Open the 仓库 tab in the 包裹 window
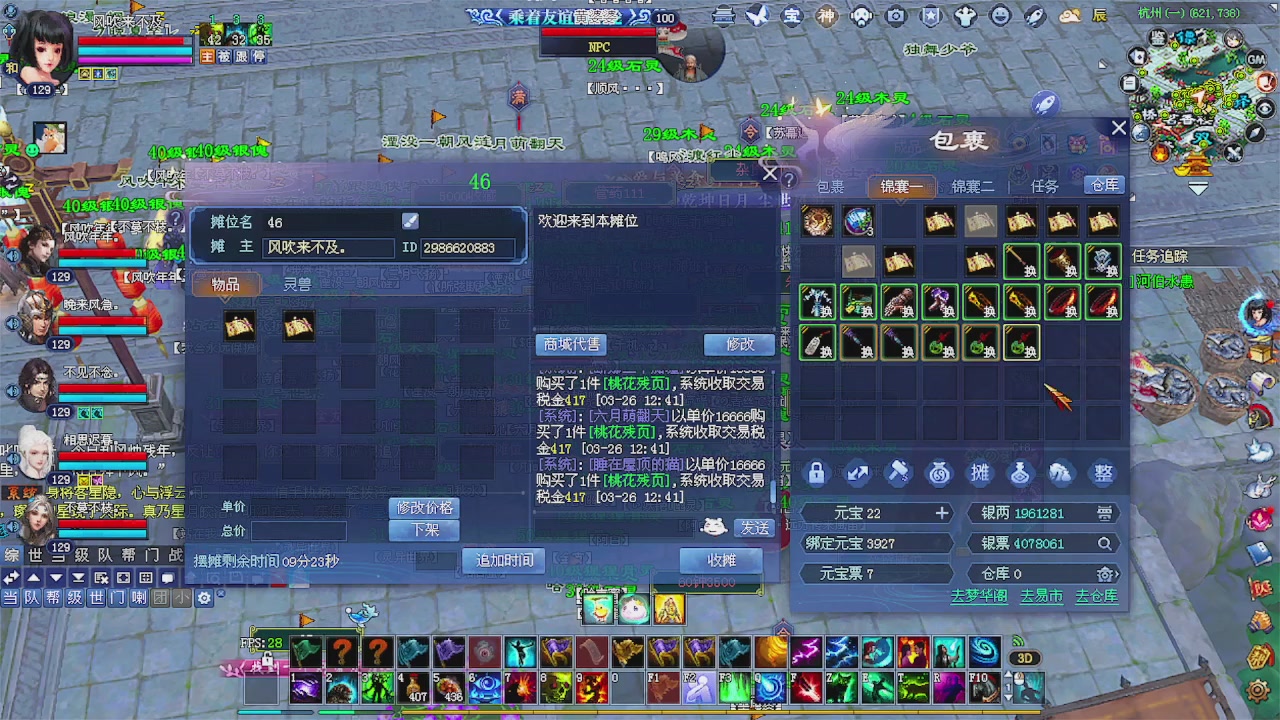 [1104, 185]
